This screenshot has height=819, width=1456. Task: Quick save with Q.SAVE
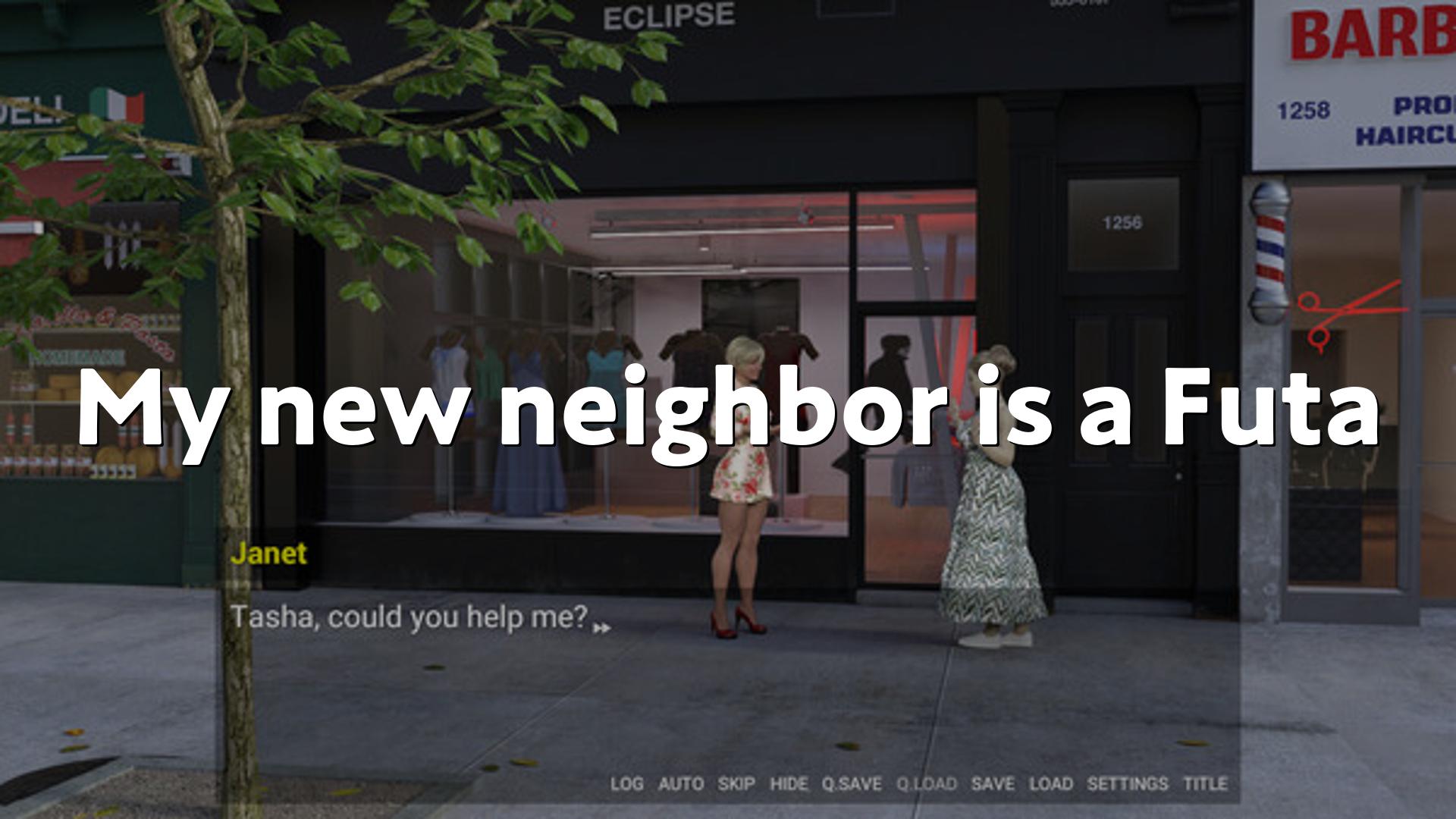tap(852, 784)
